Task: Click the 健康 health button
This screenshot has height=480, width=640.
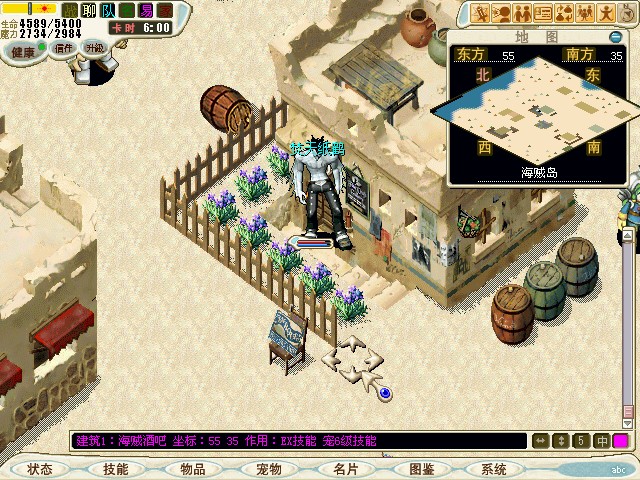Action: click(23, 50)
